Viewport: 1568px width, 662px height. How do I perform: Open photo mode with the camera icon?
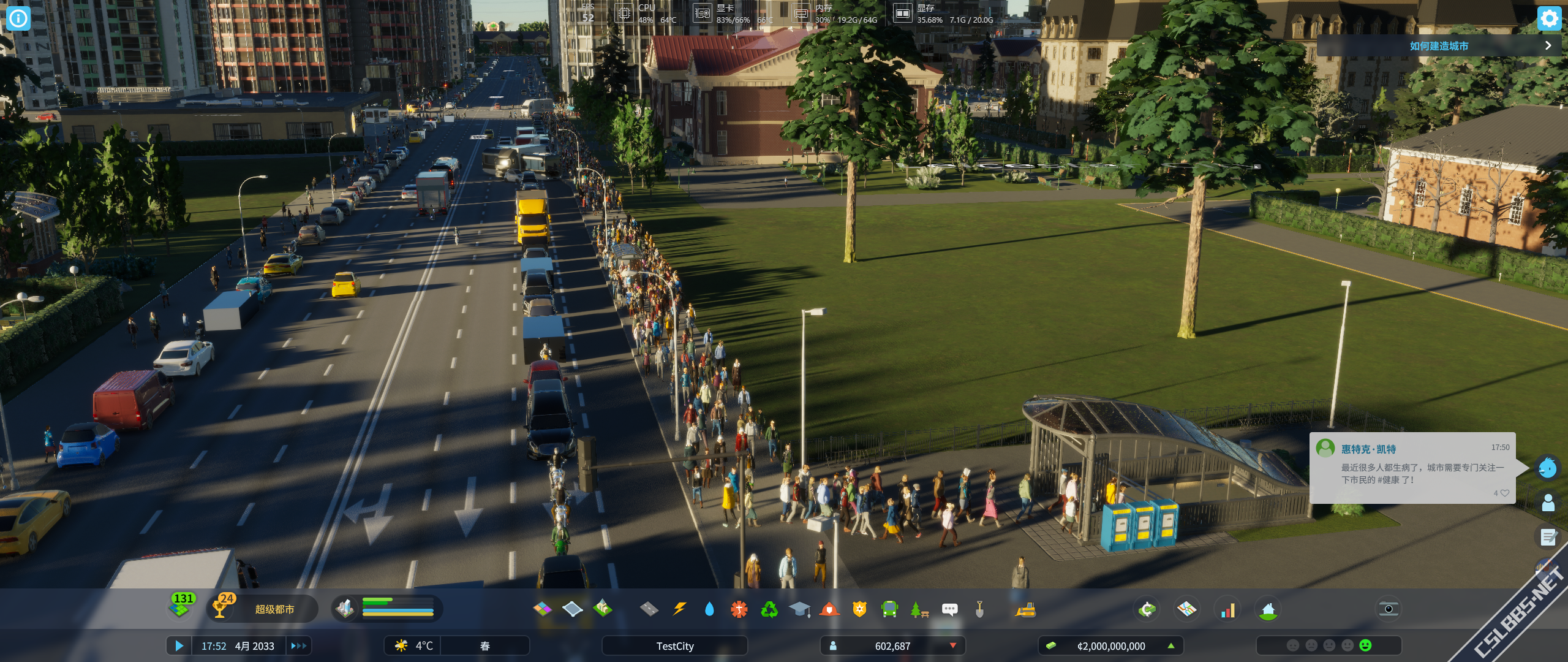click(x=1389, y=609)
